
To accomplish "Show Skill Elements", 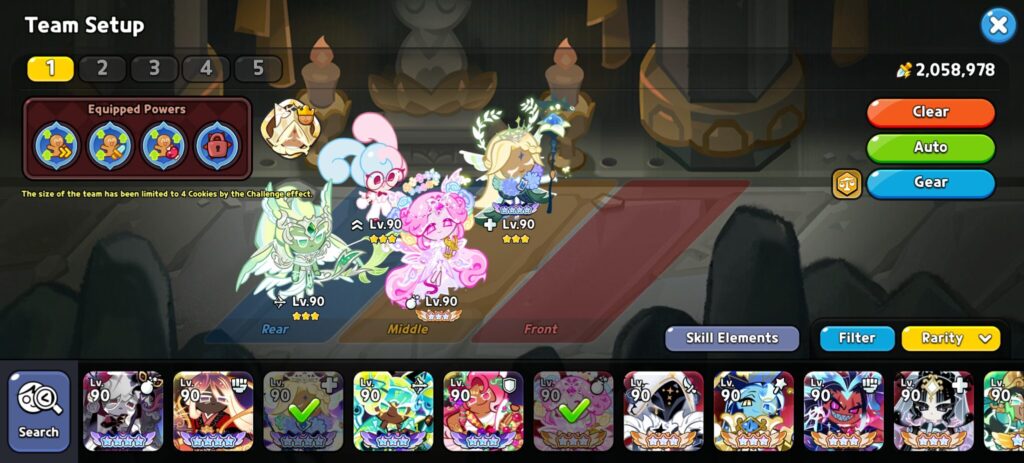I will pyautogui.click(x=732, y=338).
